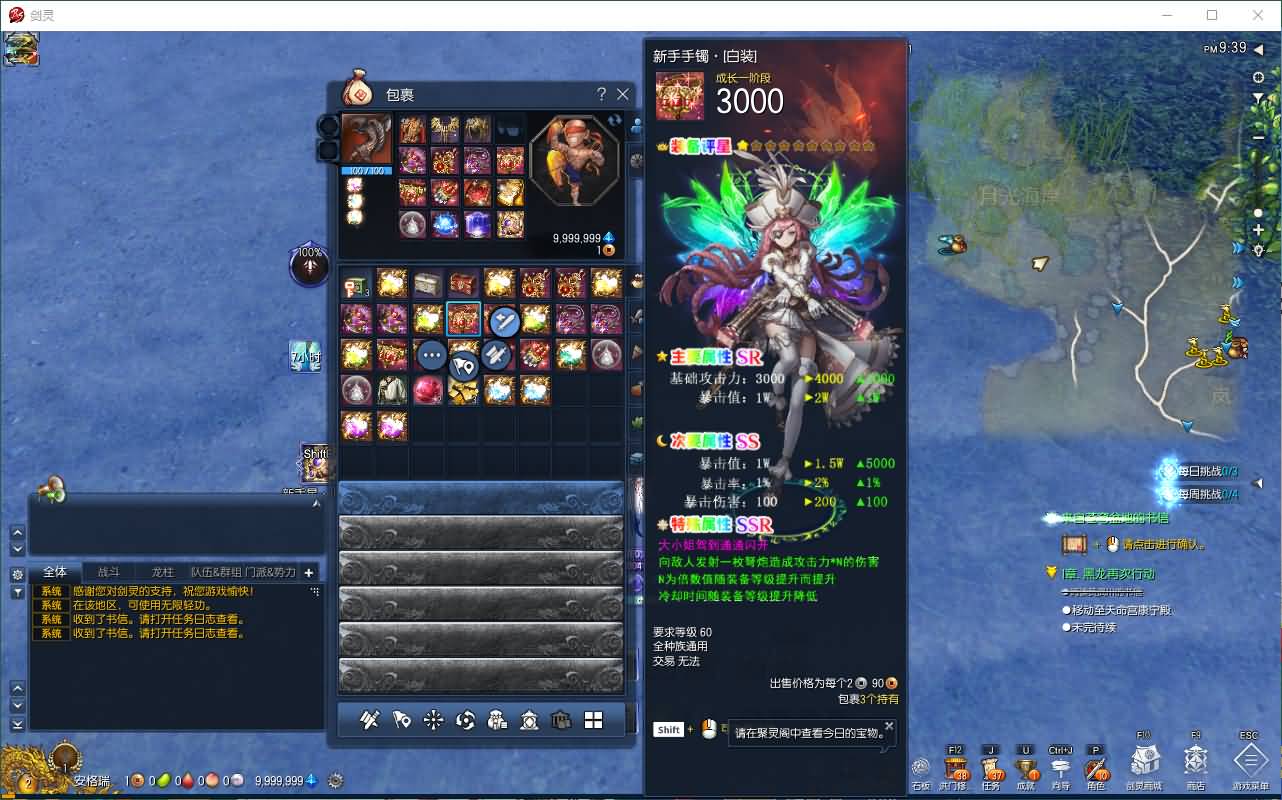Click the salvage recycle icon in inventory toolbar
This screenshot has width=1282, height=800.
(465, 720)
